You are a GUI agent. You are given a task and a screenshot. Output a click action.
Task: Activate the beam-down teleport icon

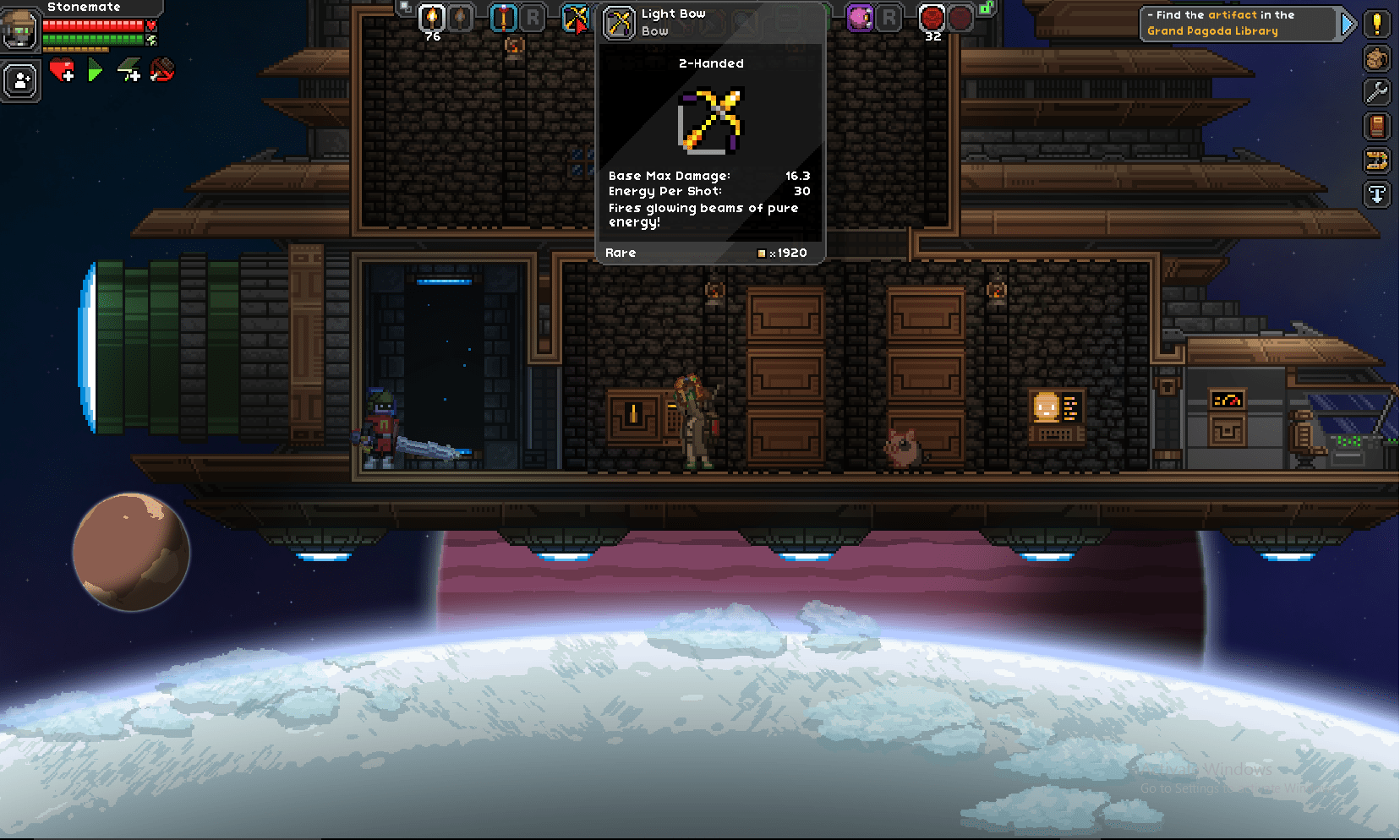click(x=1377, y=194)
